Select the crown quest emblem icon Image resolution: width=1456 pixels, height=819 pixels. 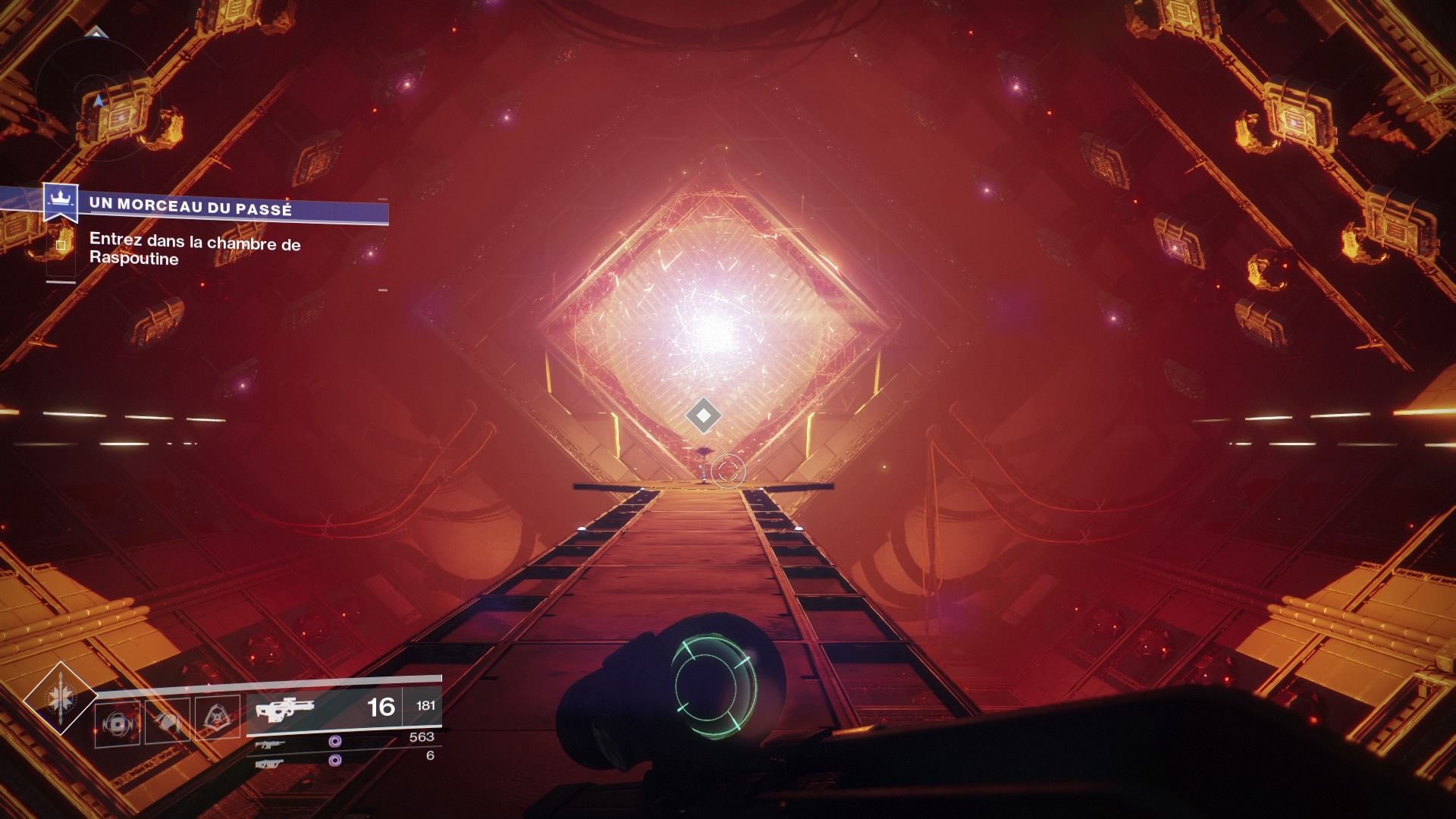pyautogui.click(x=60, y=200)
